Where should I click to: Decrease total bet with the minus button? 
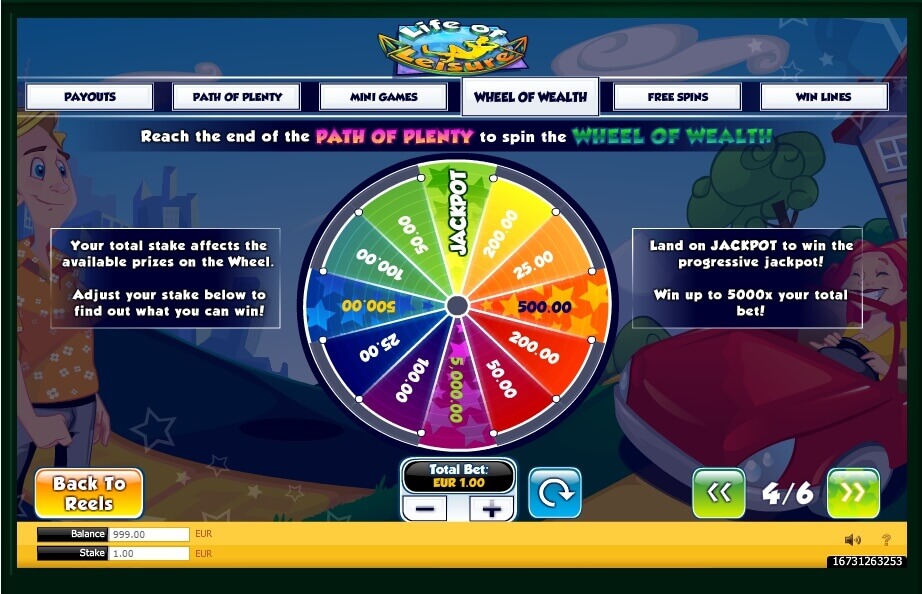click(x=425, y=508)
